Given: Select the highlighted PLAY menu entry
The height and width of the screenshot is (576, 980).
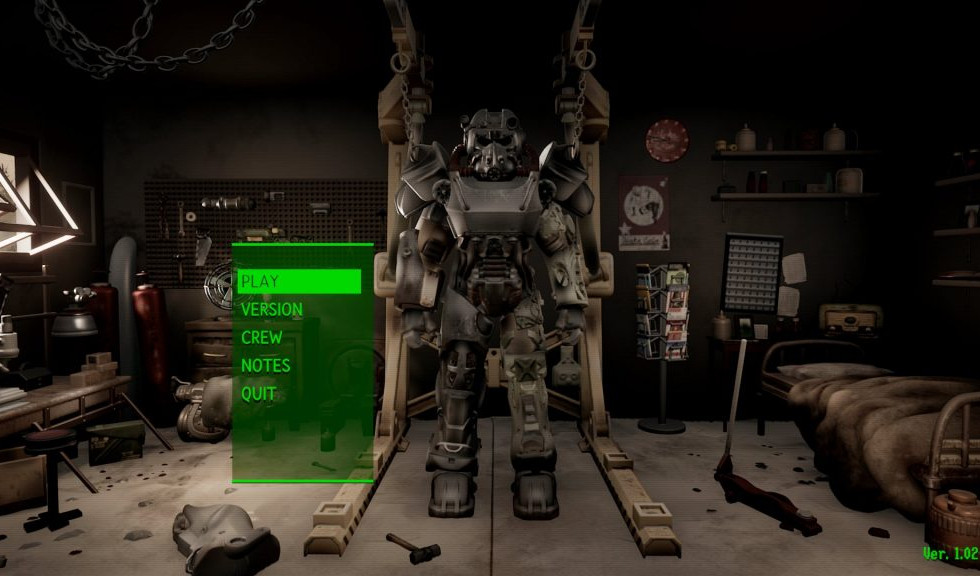Looking at the screenshot, I should [x=298, y=281].
